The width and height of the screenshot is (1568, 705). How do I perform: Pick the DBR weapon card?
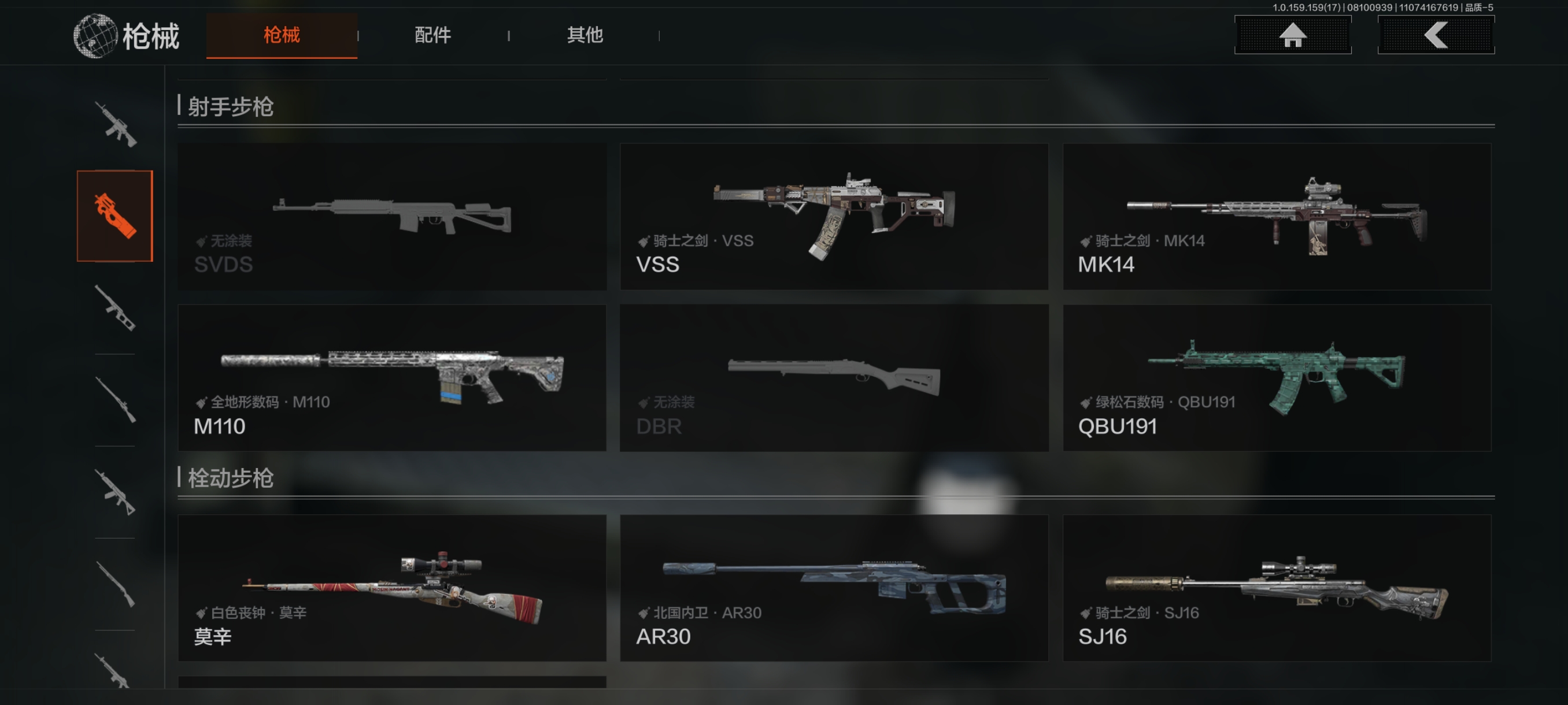[834, 378]
